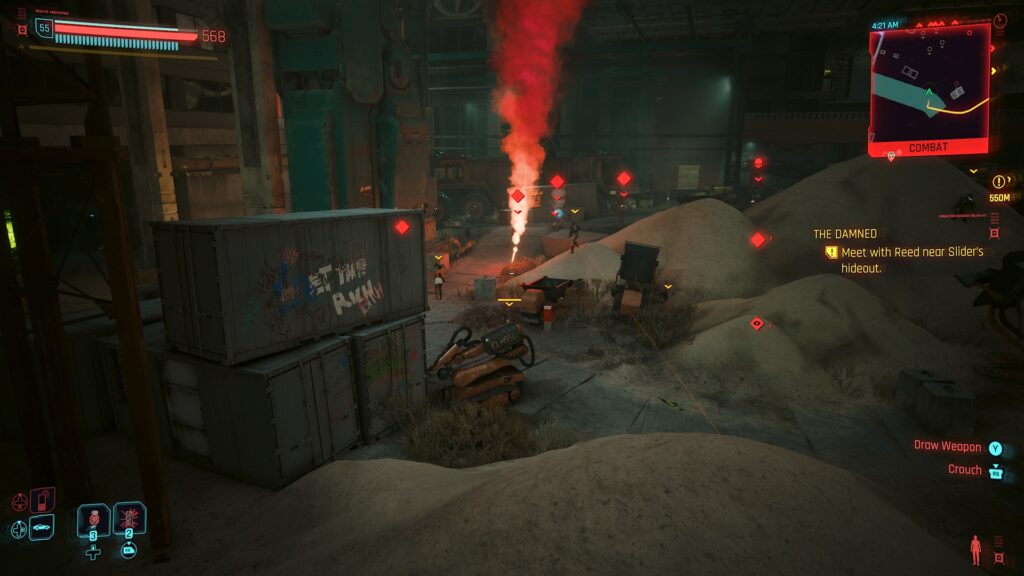Click the red player stance silhouette icon
The width and height of the screenshot is (1024, 576).
pyautogui.click(x=975, y=548)
